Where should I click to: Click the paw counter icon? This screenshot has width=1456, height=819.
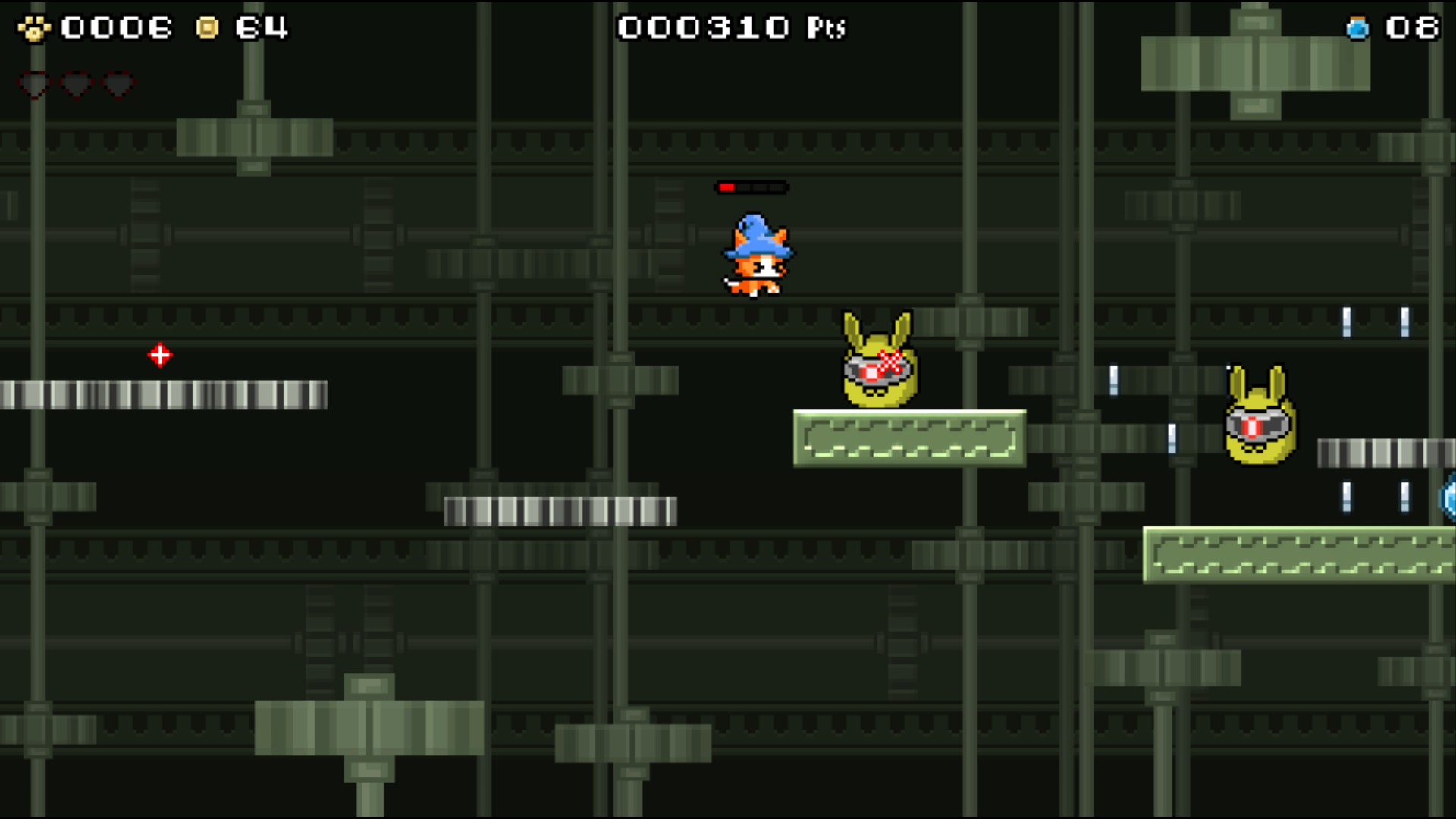33,27
